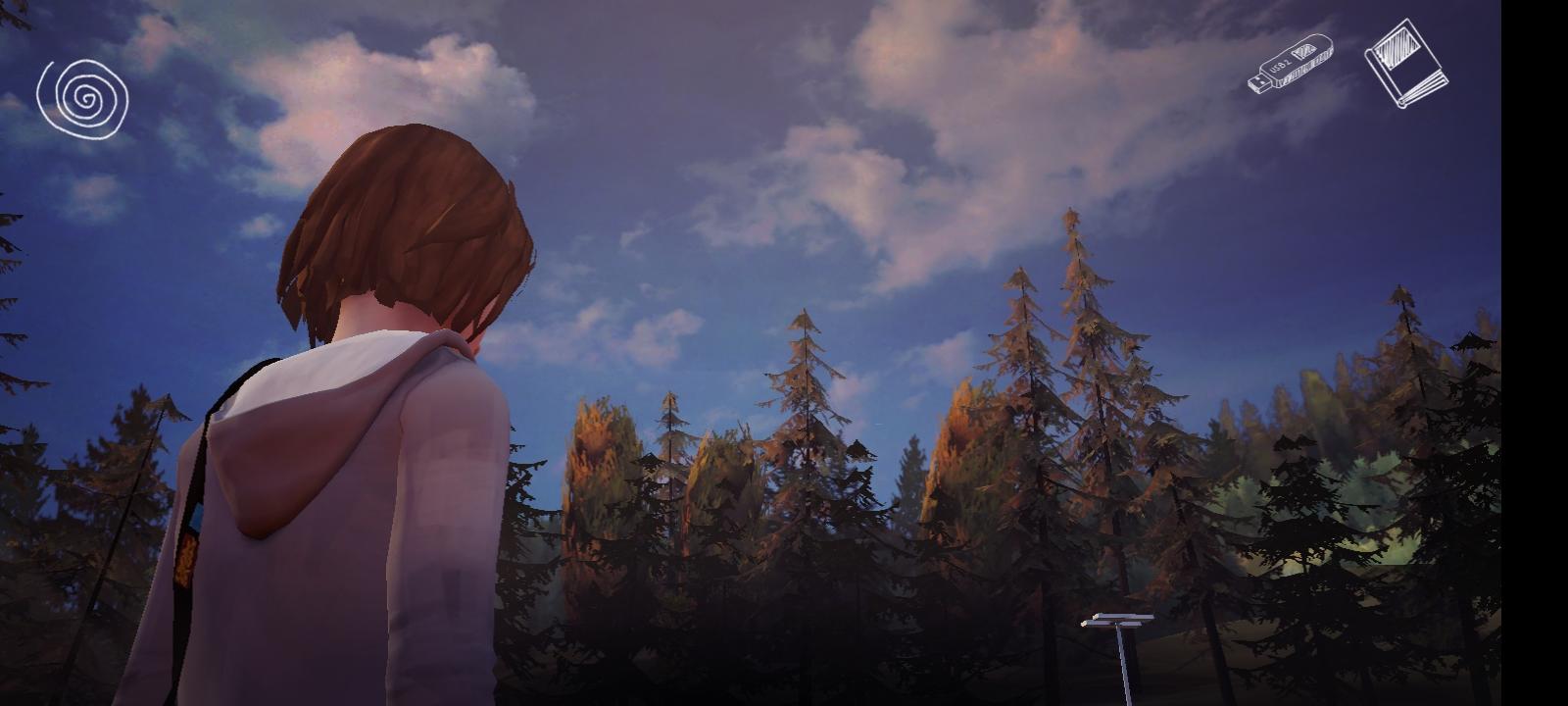Click the lamp's crossbar fixture
The height and width of the screenshot is (706, 1568).
[x=1117, y=620]
